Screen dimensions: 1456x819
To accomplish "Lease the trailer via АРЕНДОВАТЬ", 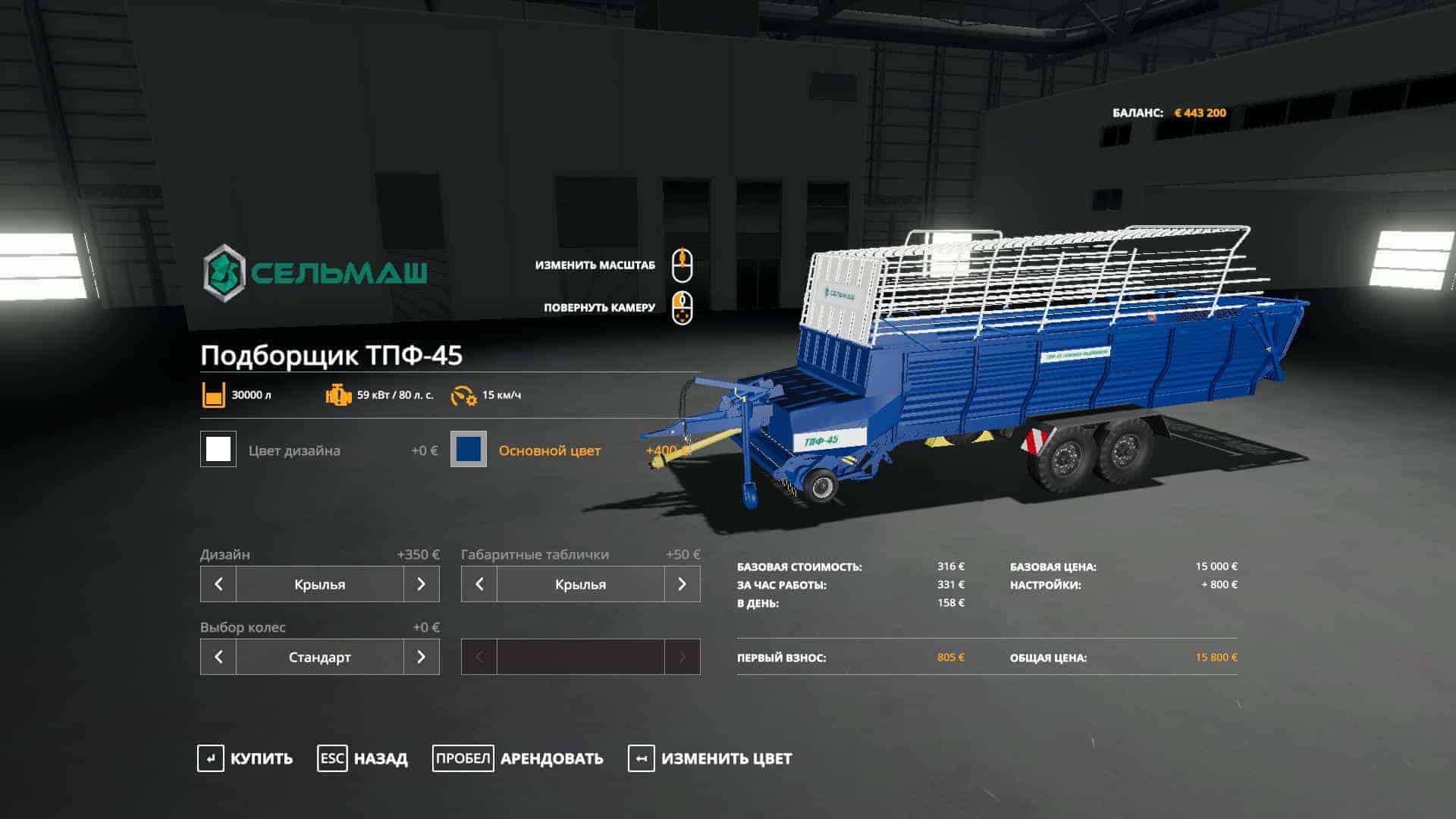I will [x=518, y=758].
